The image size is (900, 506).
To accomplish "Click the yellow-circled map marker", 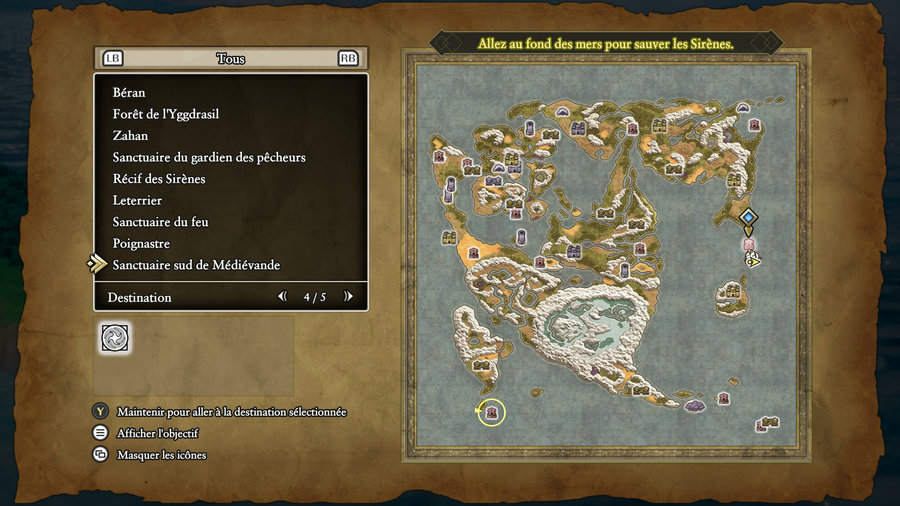I will 491,411.
